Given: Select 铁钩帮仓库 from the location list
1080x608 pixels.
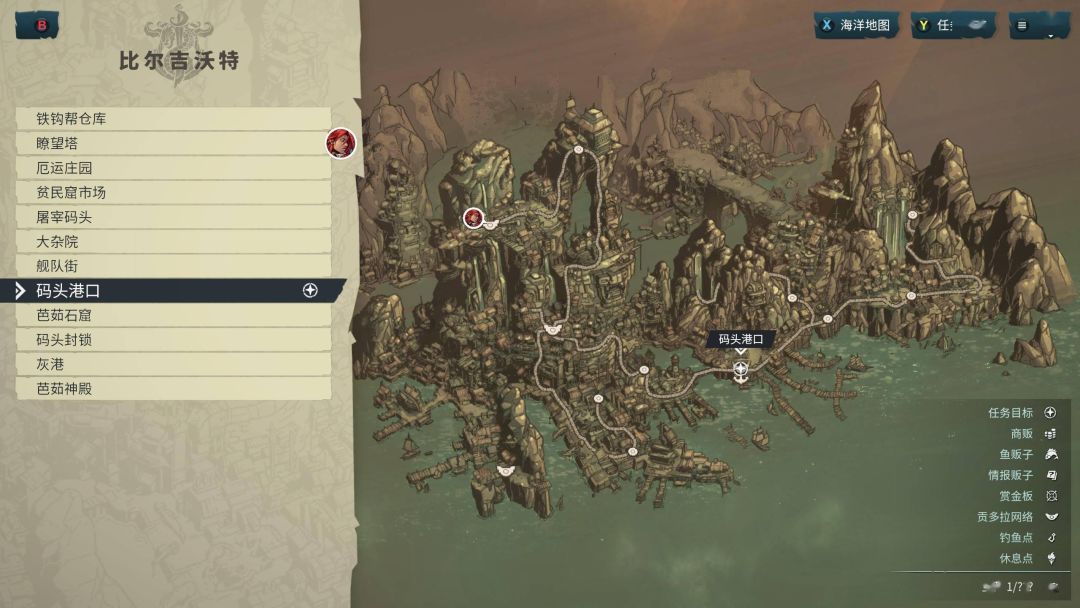Looking at the screenshot, I should tap(172, 119).
